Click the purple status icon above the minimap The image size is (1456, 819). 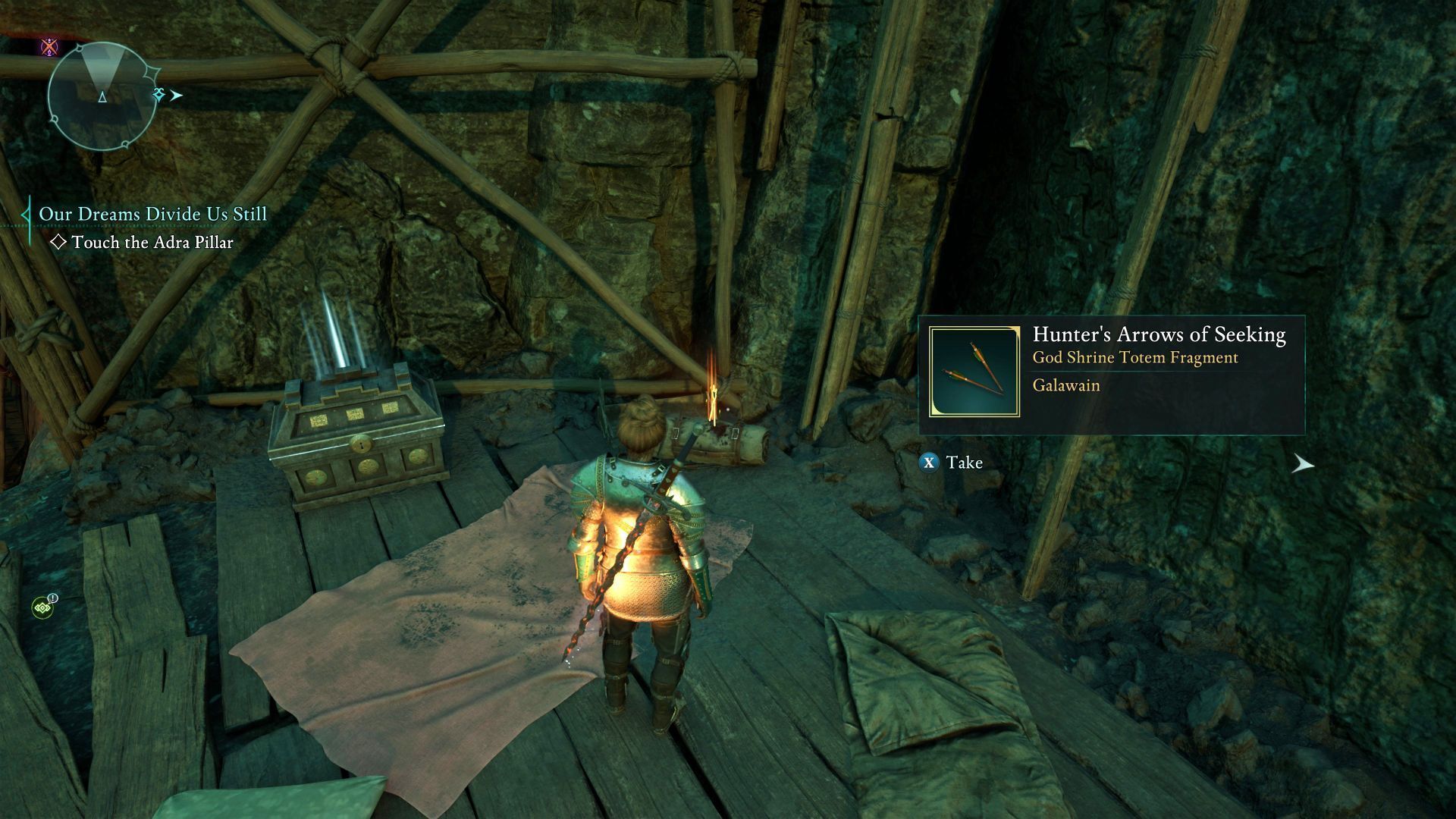click(x=49, y=47)
